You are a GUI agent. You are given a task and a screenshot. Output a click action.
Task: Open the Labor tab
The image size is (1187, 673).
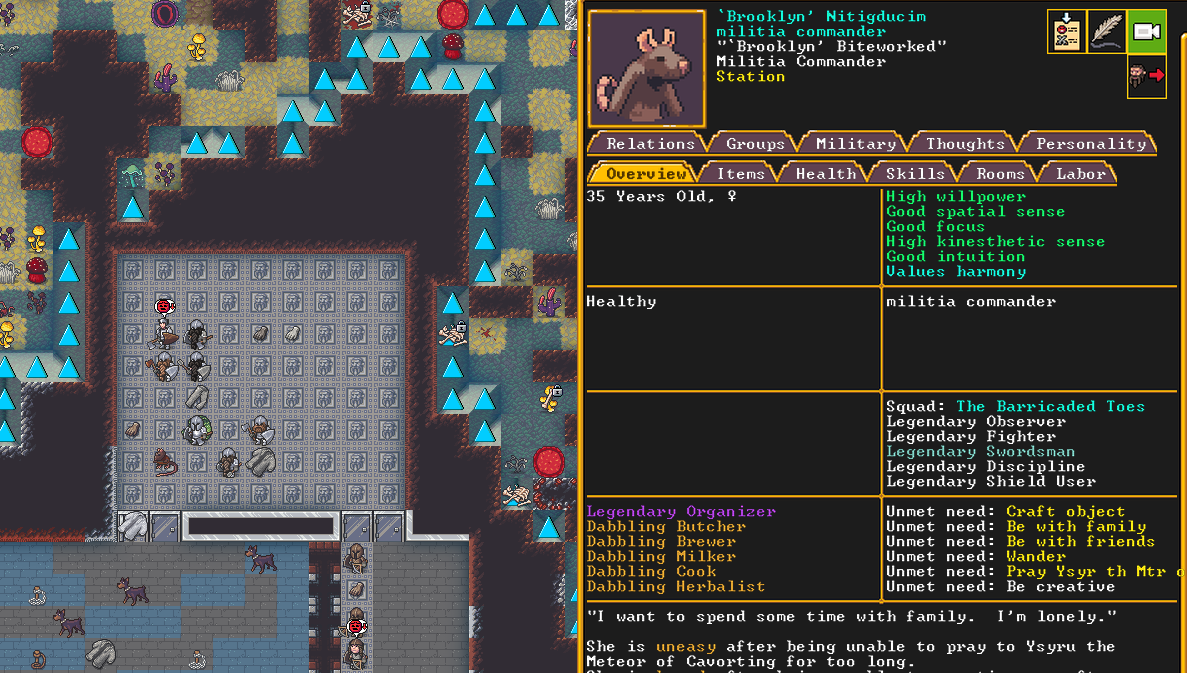tap(1081, 174)
